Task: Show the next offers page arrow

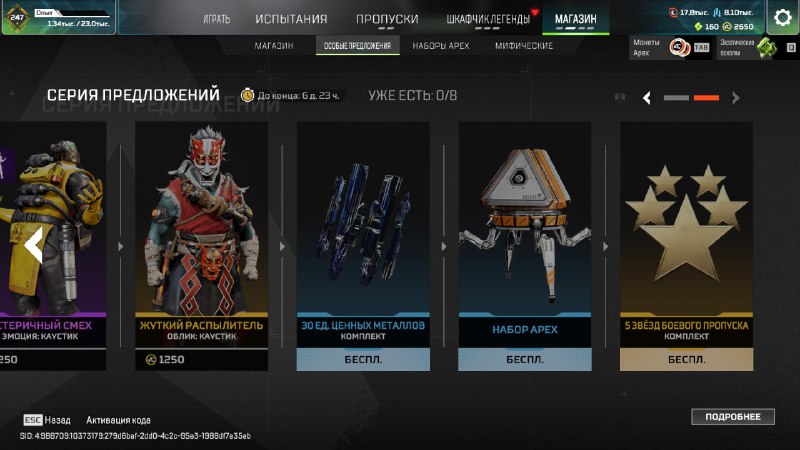Action: point(736,98)
